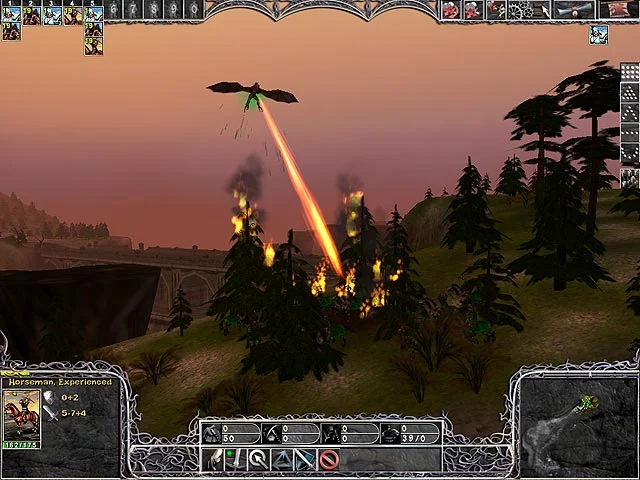Select control group 1
The image size is (640, 480).
click(11, 12)
